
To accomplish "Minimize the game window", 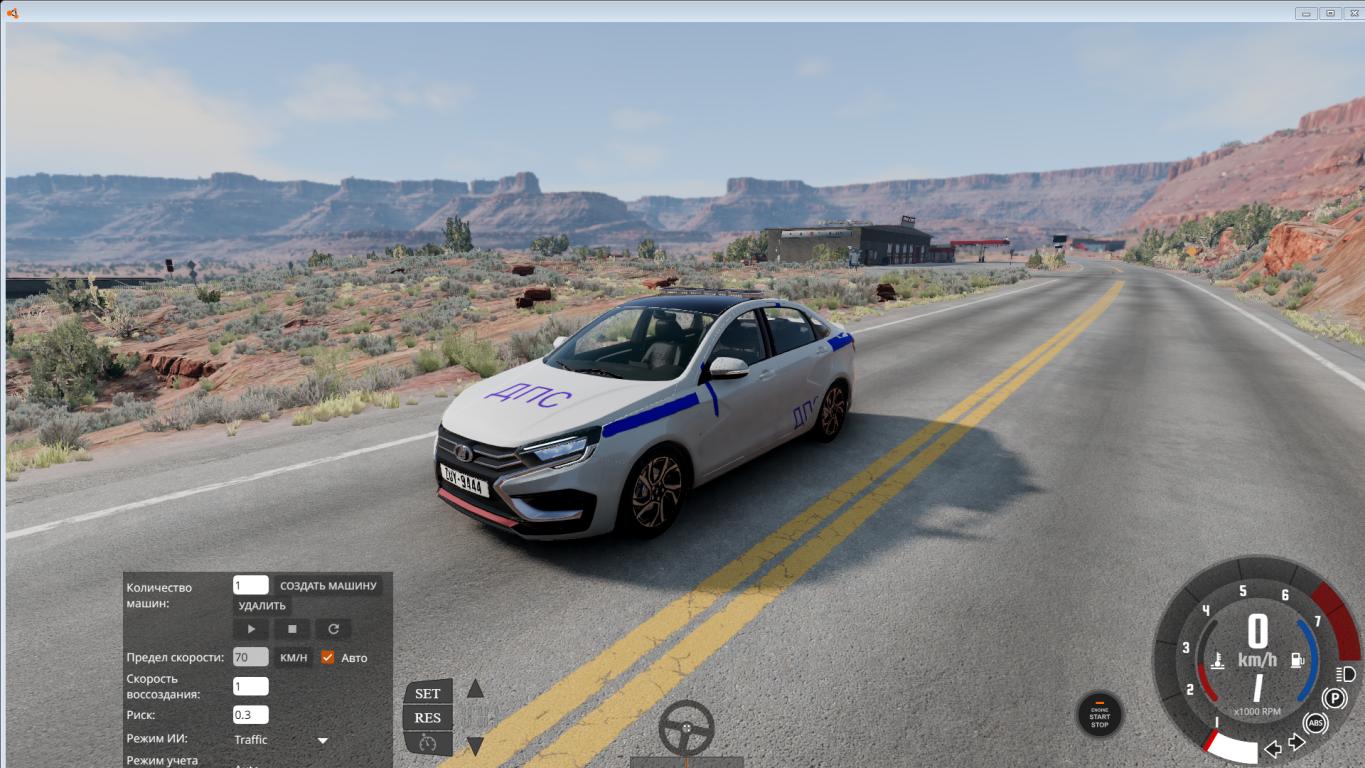I will pyautogui.click(x=1306, y=13).
